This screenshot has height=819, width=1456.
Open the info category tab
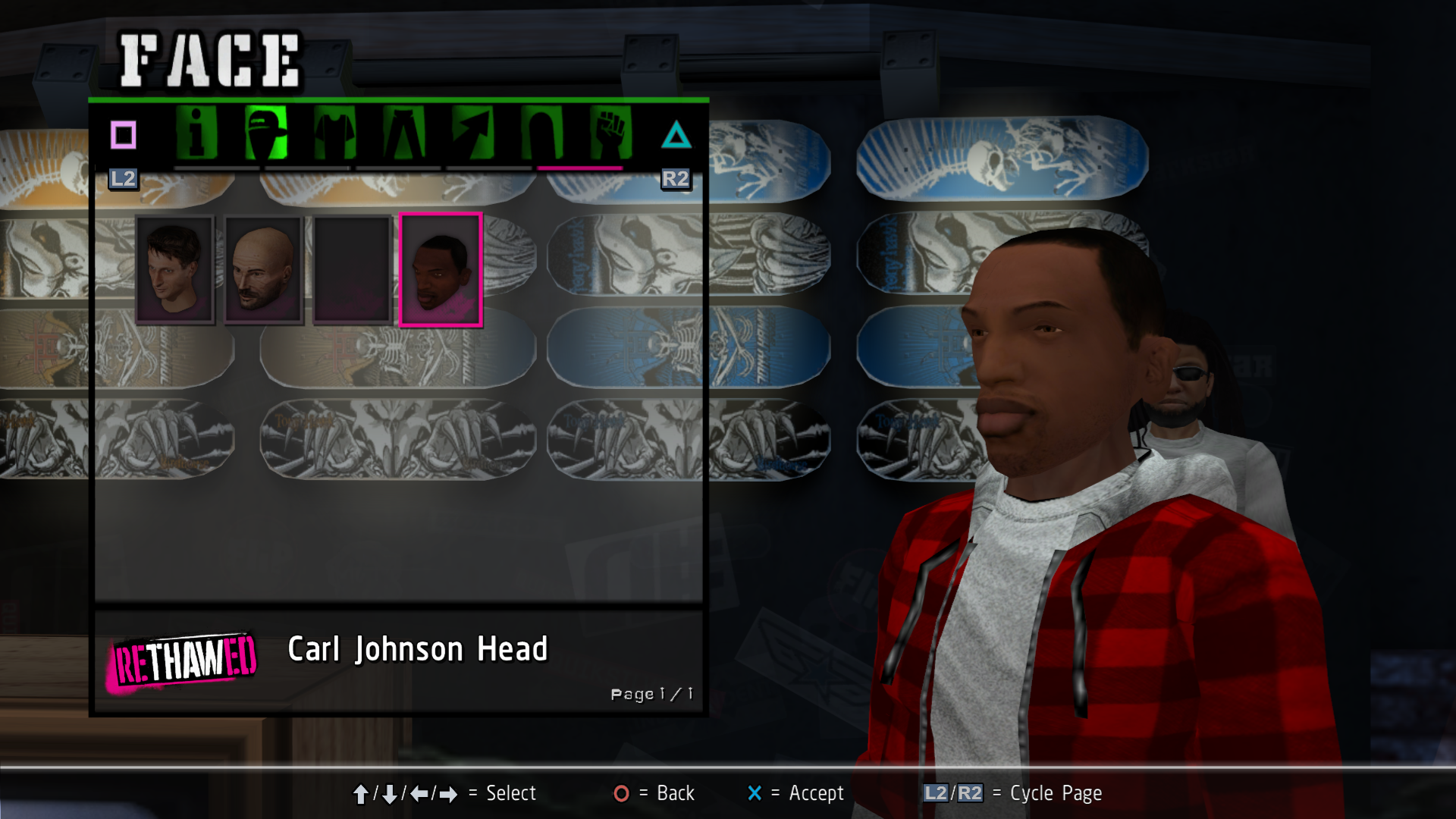[196, 133]
